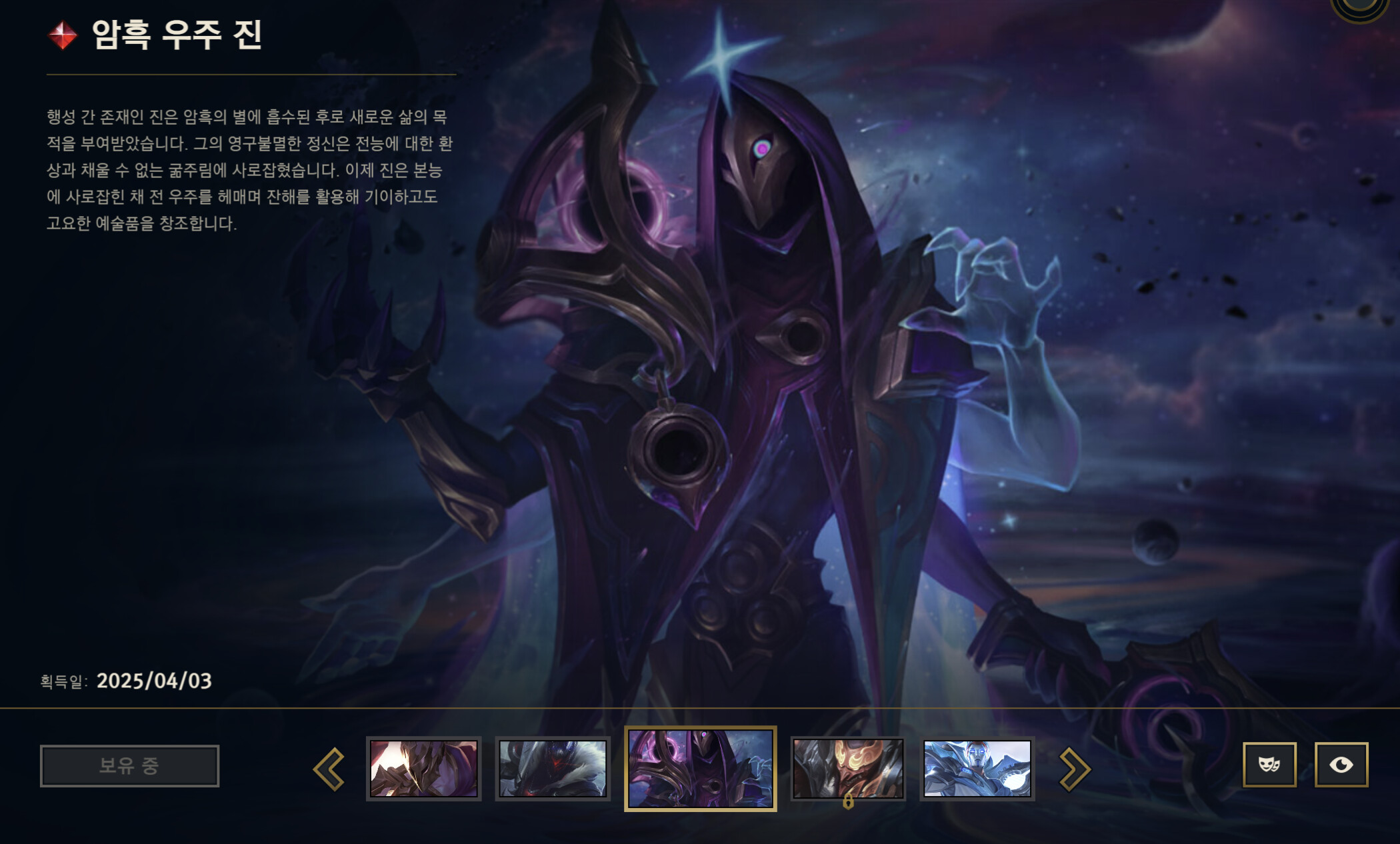Click the 2025/04/03 acquisition date text
This screenshot has width=1400, height=844.
pos(153,681)
